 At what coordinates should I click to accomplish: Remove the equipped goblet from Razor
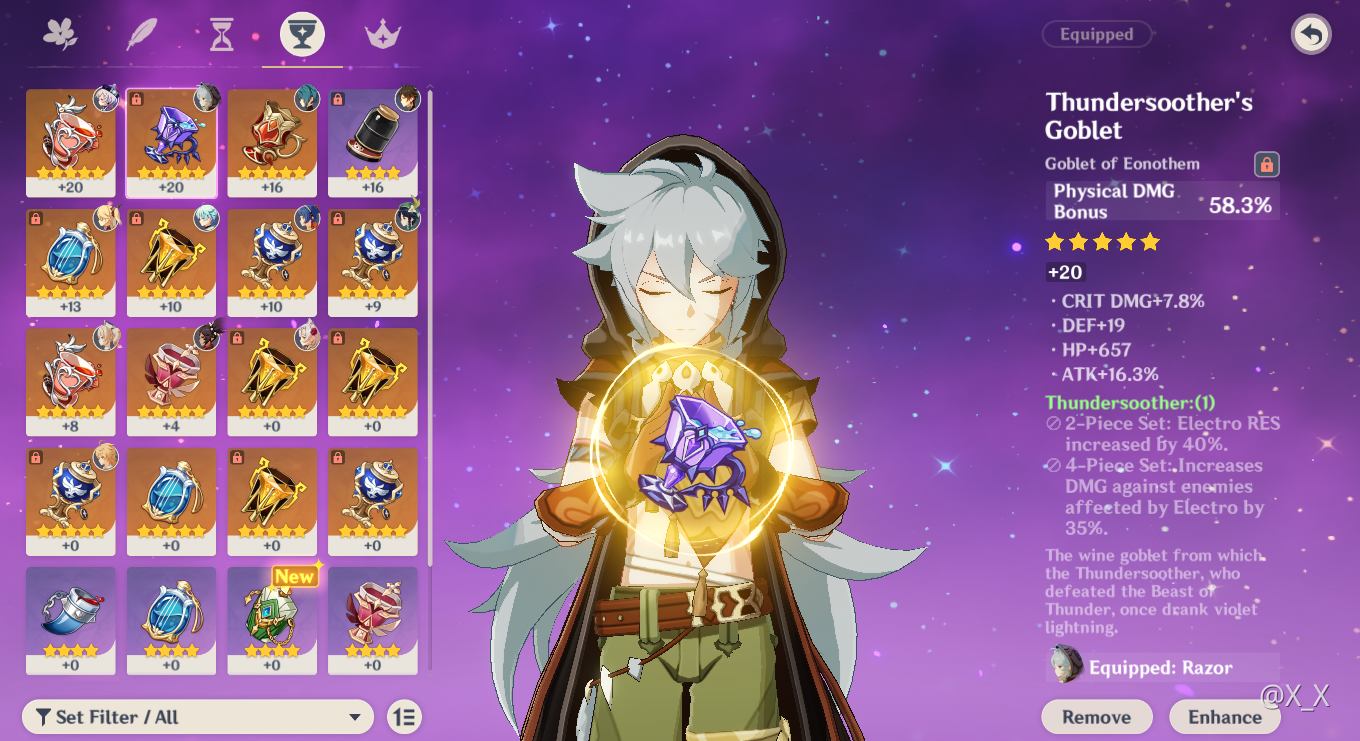pyautogui.click(x=1096, y=717)
